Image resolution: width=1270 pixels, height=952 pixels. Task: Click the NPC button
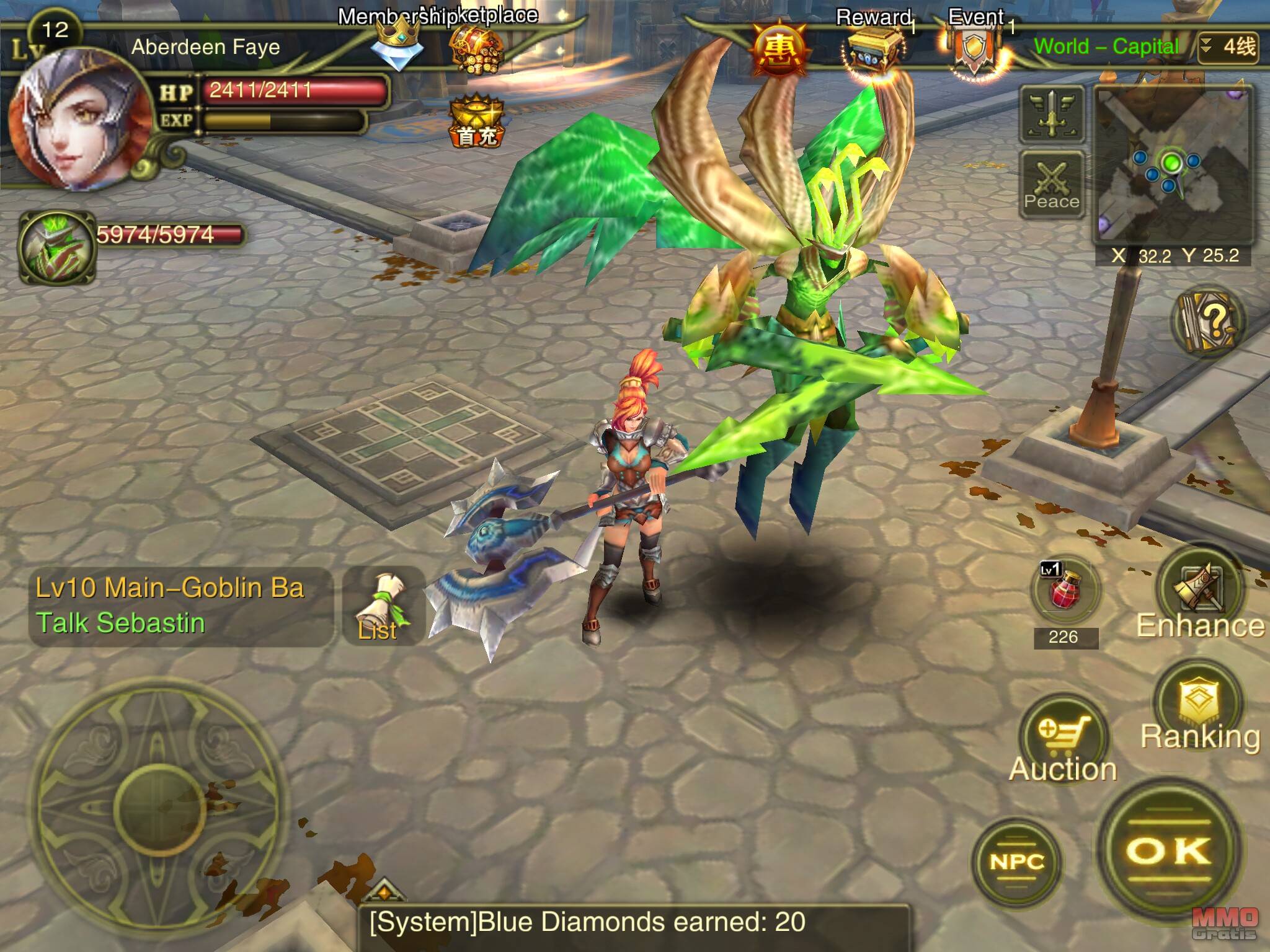1017,862
